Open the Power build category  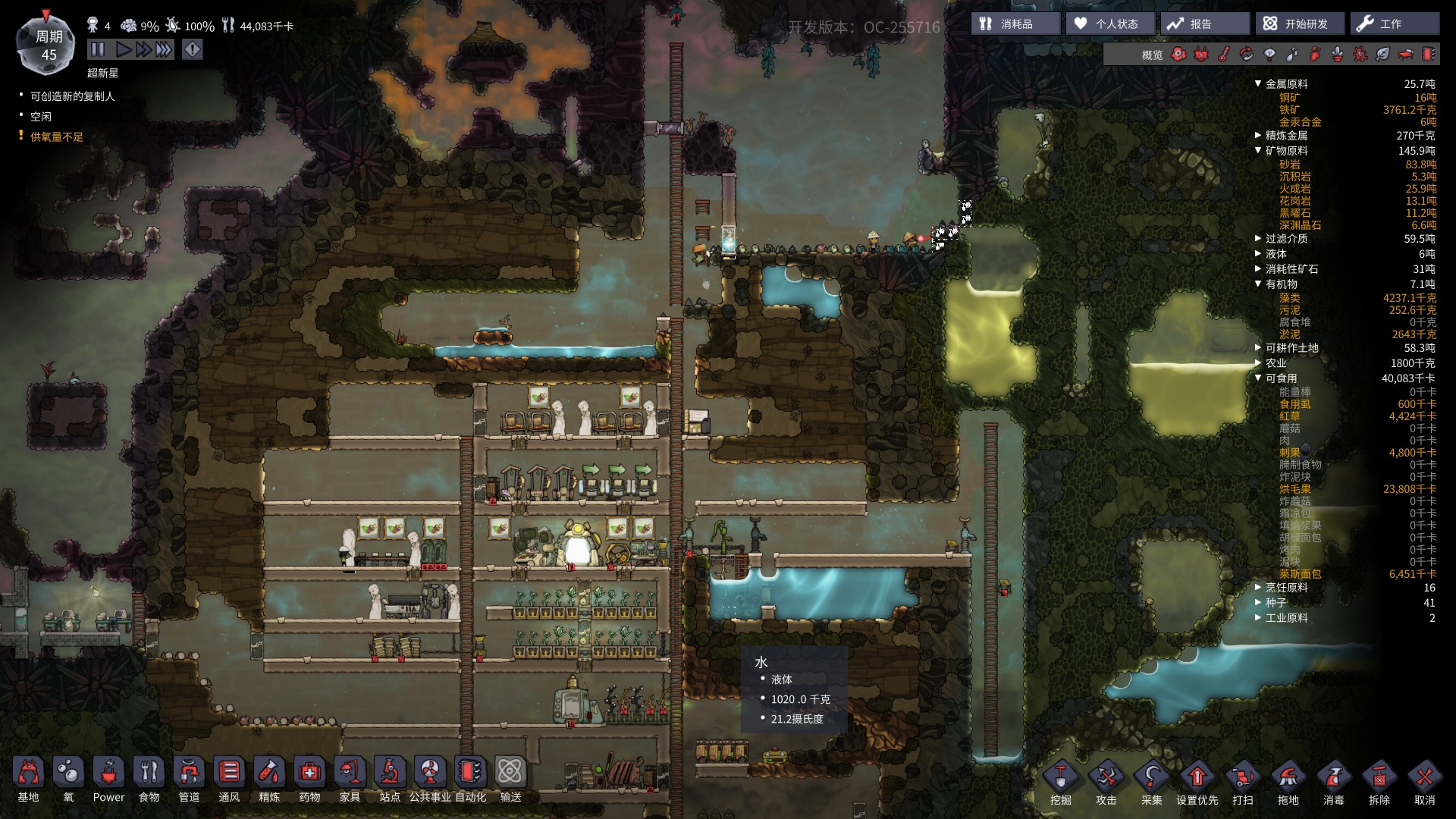[108, 780]
